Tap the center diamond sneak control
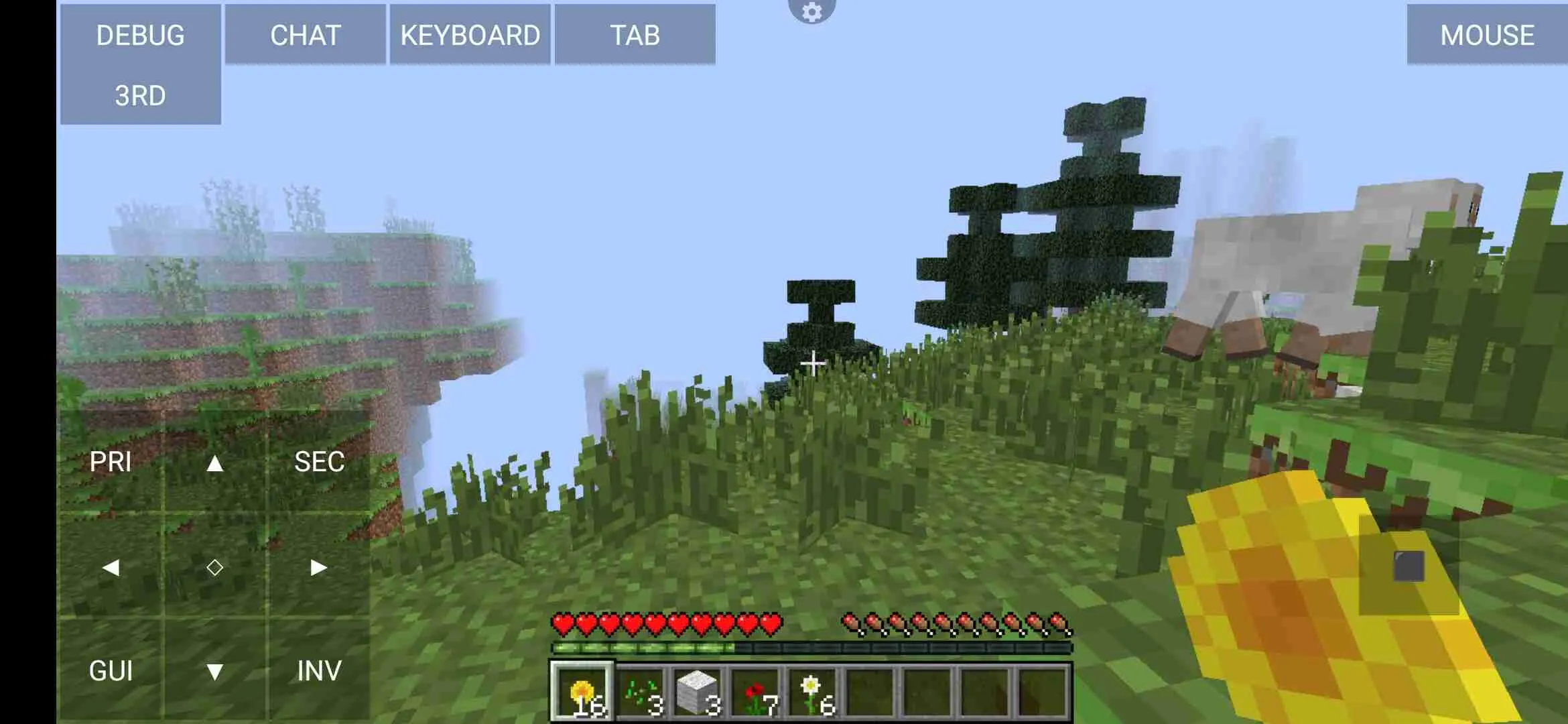The width and height of the screenshot is (1568, 724). (216, 566)
